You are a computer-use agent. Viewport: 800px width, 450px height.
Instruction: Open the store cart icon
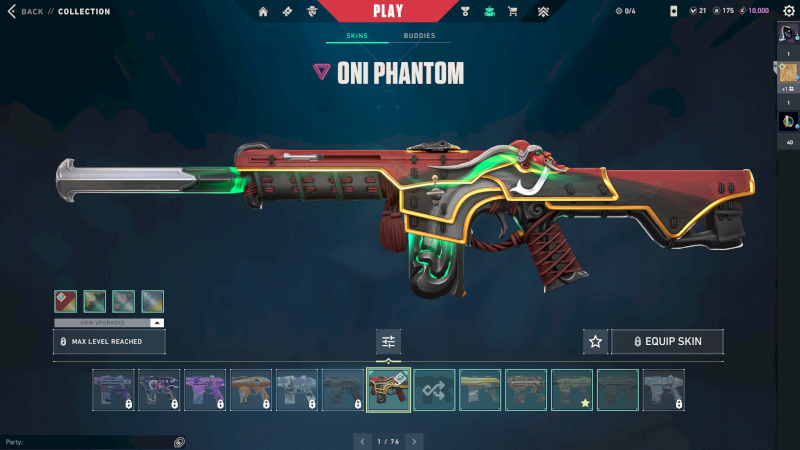pos(513,11)
